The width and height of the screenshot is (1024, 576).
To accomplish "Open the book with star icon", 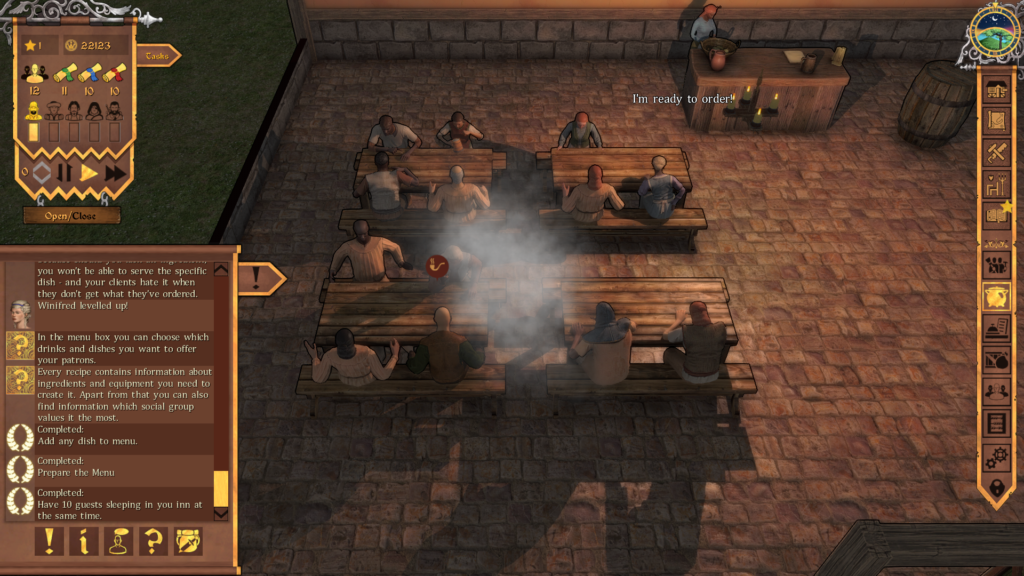I will [x=996, y=214].
